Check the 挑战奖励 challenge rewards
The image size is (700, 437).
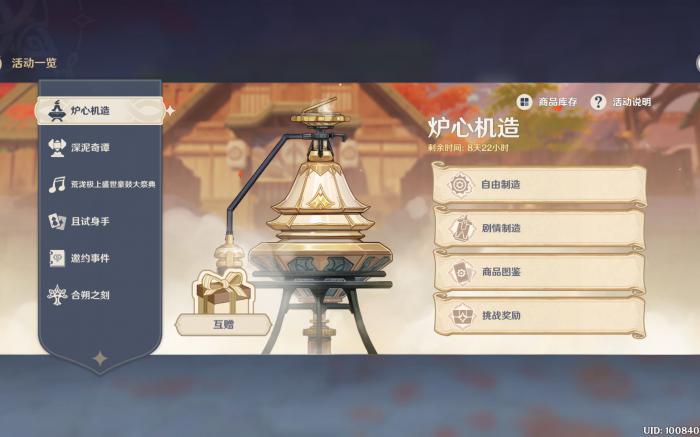point(538,315)
